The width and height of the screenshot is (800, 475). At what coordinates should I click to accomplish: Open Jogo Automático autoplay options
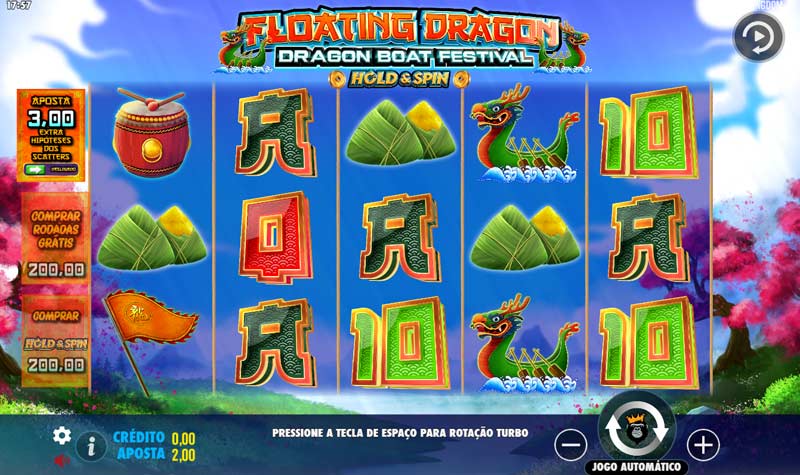click(636, 467)
